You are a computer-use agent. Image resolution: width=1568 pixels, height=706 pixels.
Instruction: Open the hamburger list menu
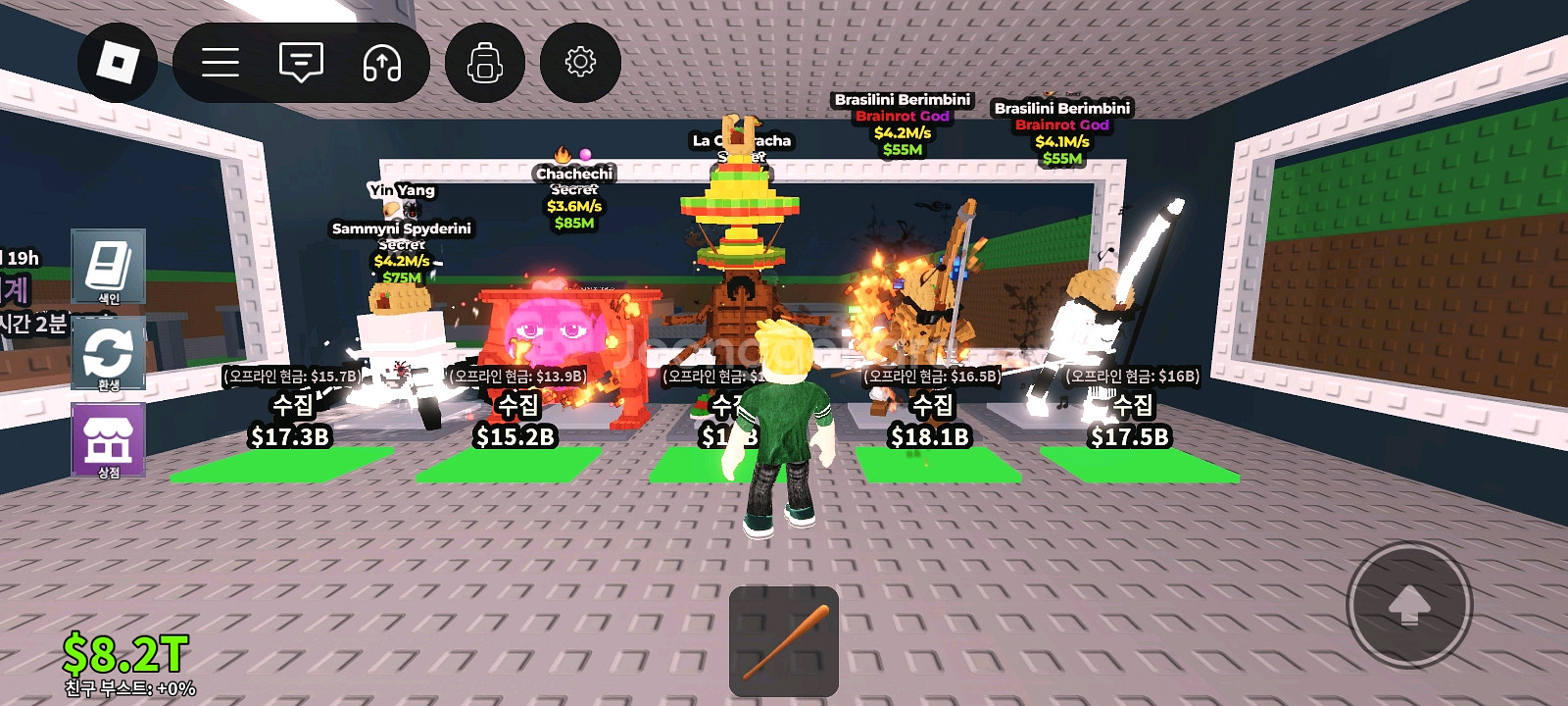click(220, 63)
